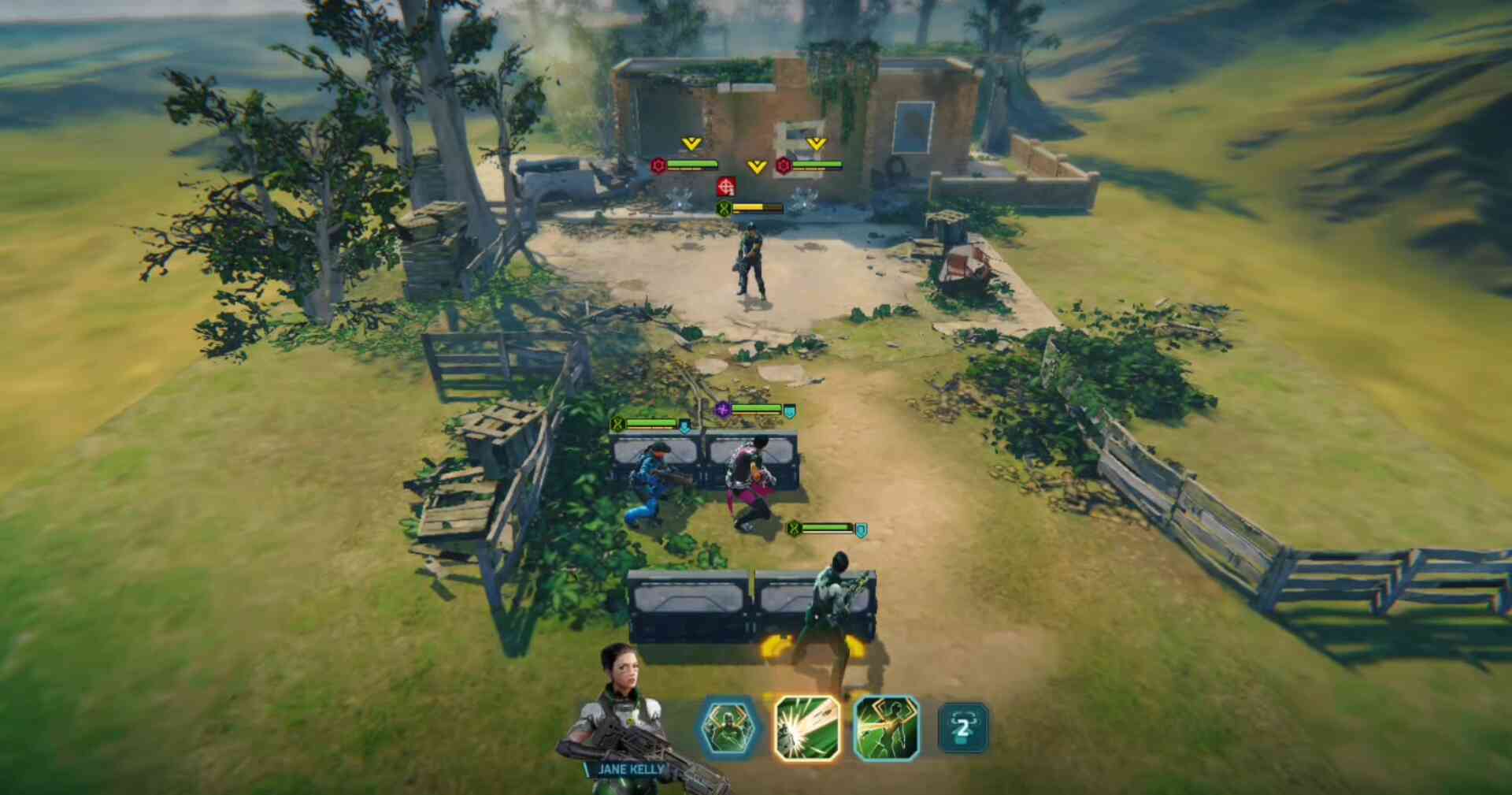This screenshot has height=795, width=1512.
Task: Click the teal icon showing number 2
Action: pos(962,728)
